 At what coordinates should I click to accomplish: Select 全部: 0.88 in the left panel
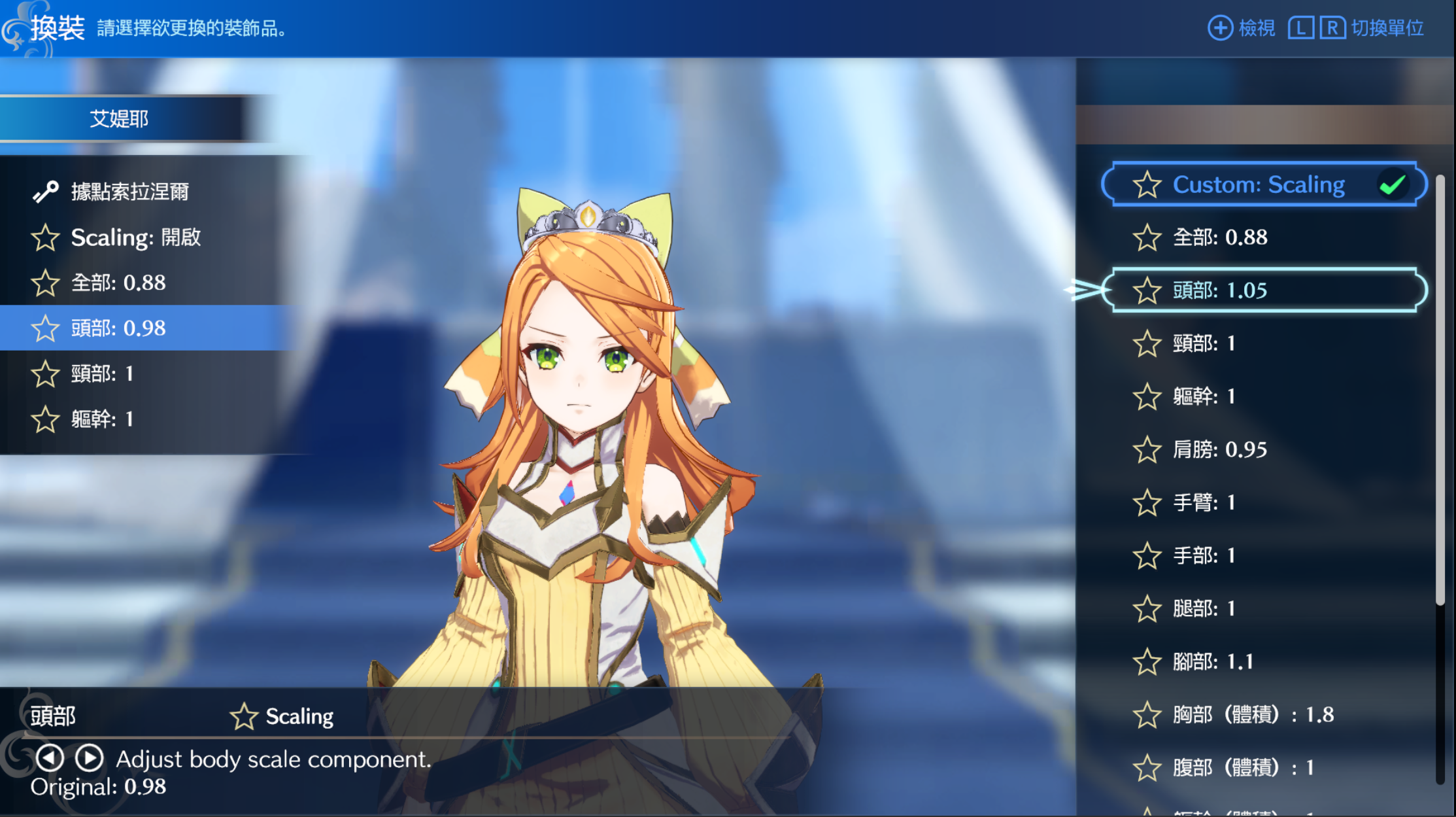[x=118, y=283]
